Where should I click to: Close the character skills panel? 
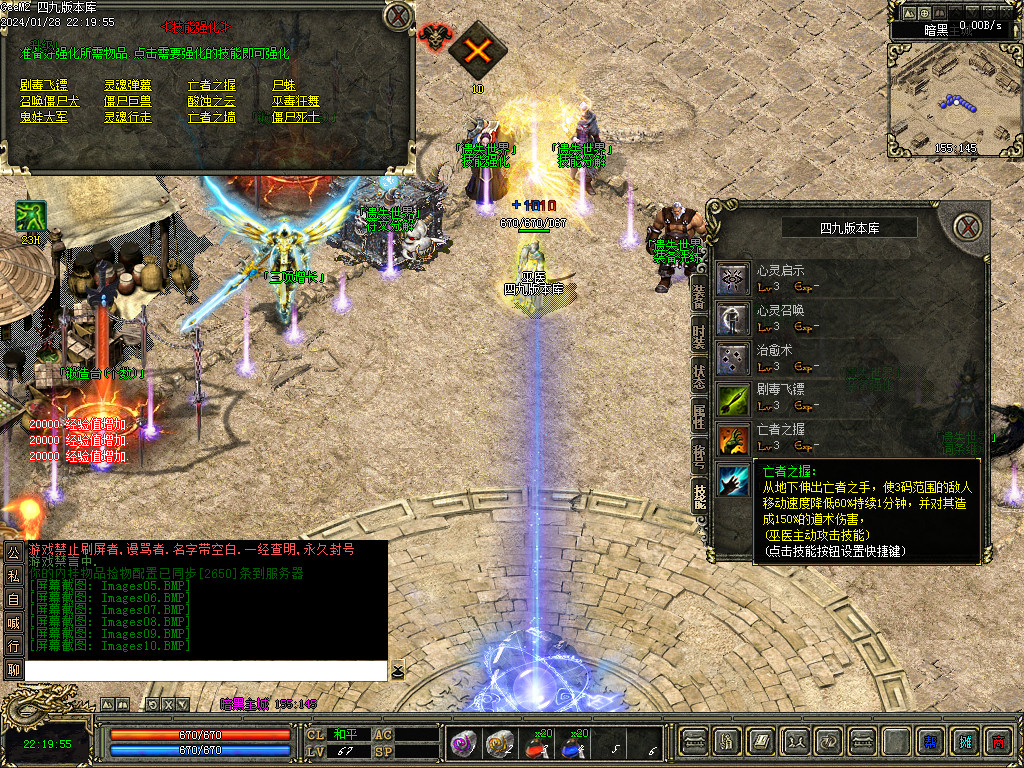pyautogui.click(x=967, y=226)
